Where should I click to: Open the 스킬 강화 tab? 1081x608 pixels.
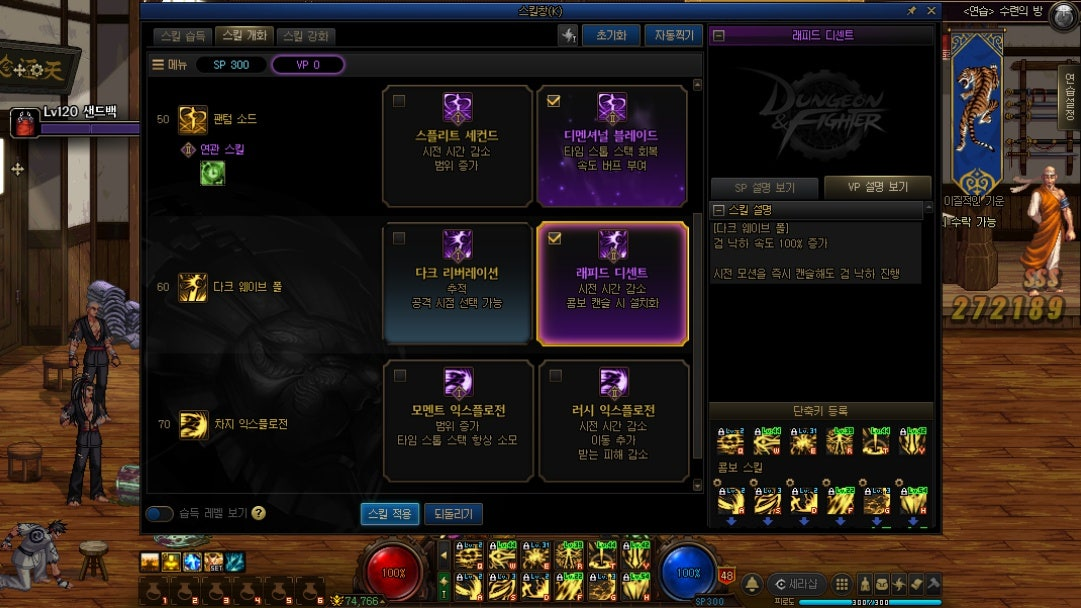coord(305,36)
